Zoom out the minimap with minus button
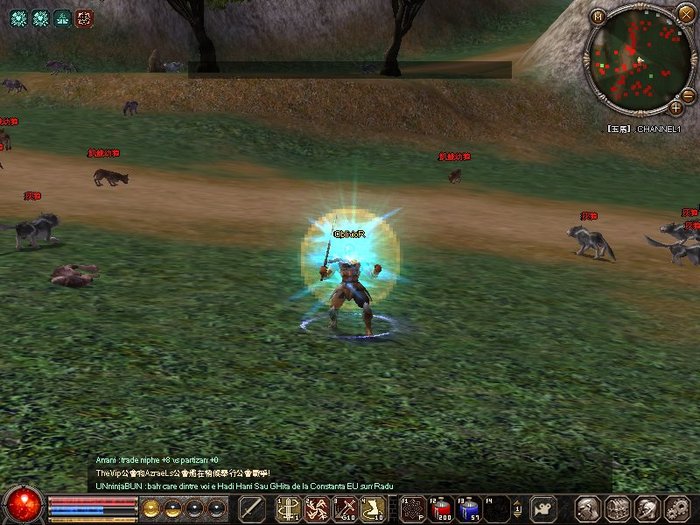This screenshot has width=700, height=525. (x=689, y=93)
